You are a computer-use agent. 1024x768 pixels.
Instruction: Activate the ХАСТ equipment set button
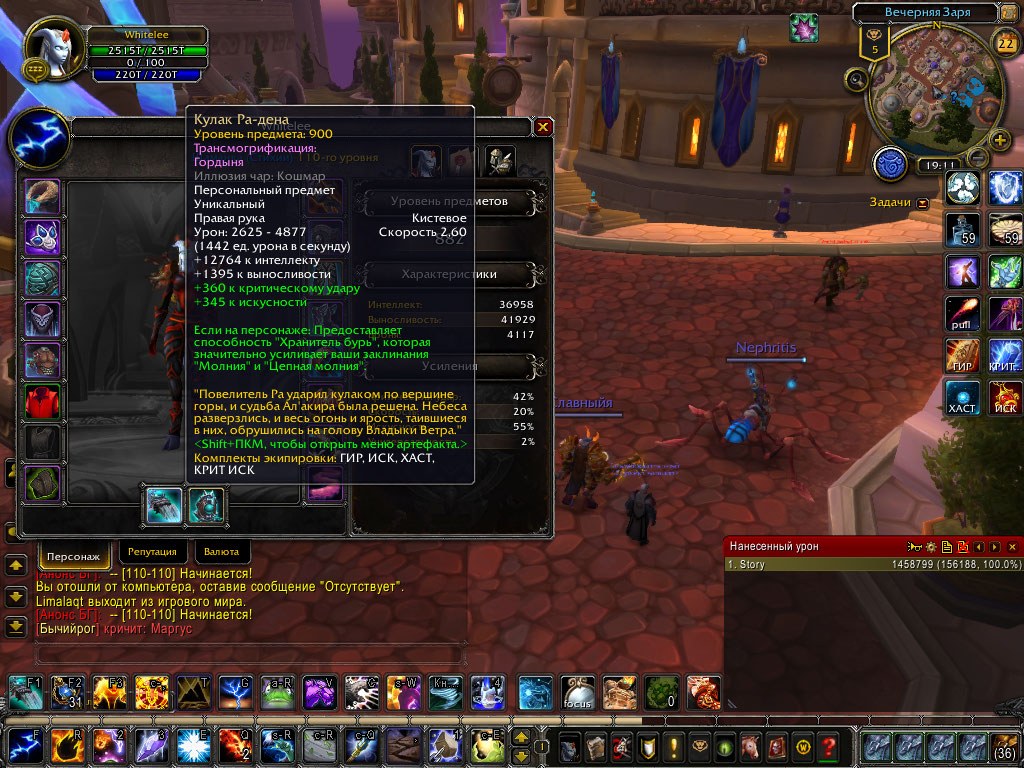pyautogui.click(x=963, y=398)
